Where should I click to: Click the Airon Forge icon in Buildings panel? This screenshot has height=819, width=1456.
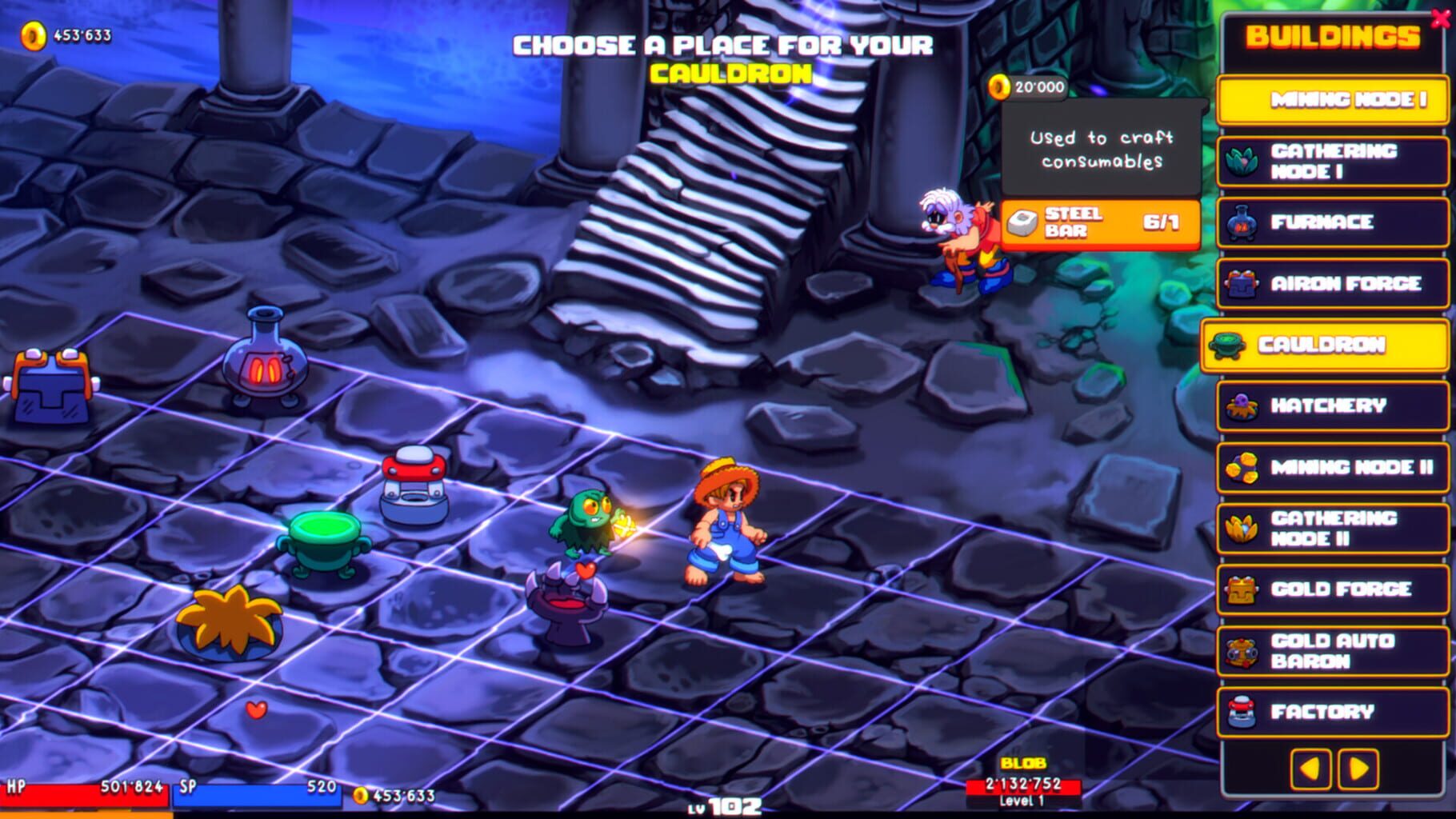pos(1242,283)
